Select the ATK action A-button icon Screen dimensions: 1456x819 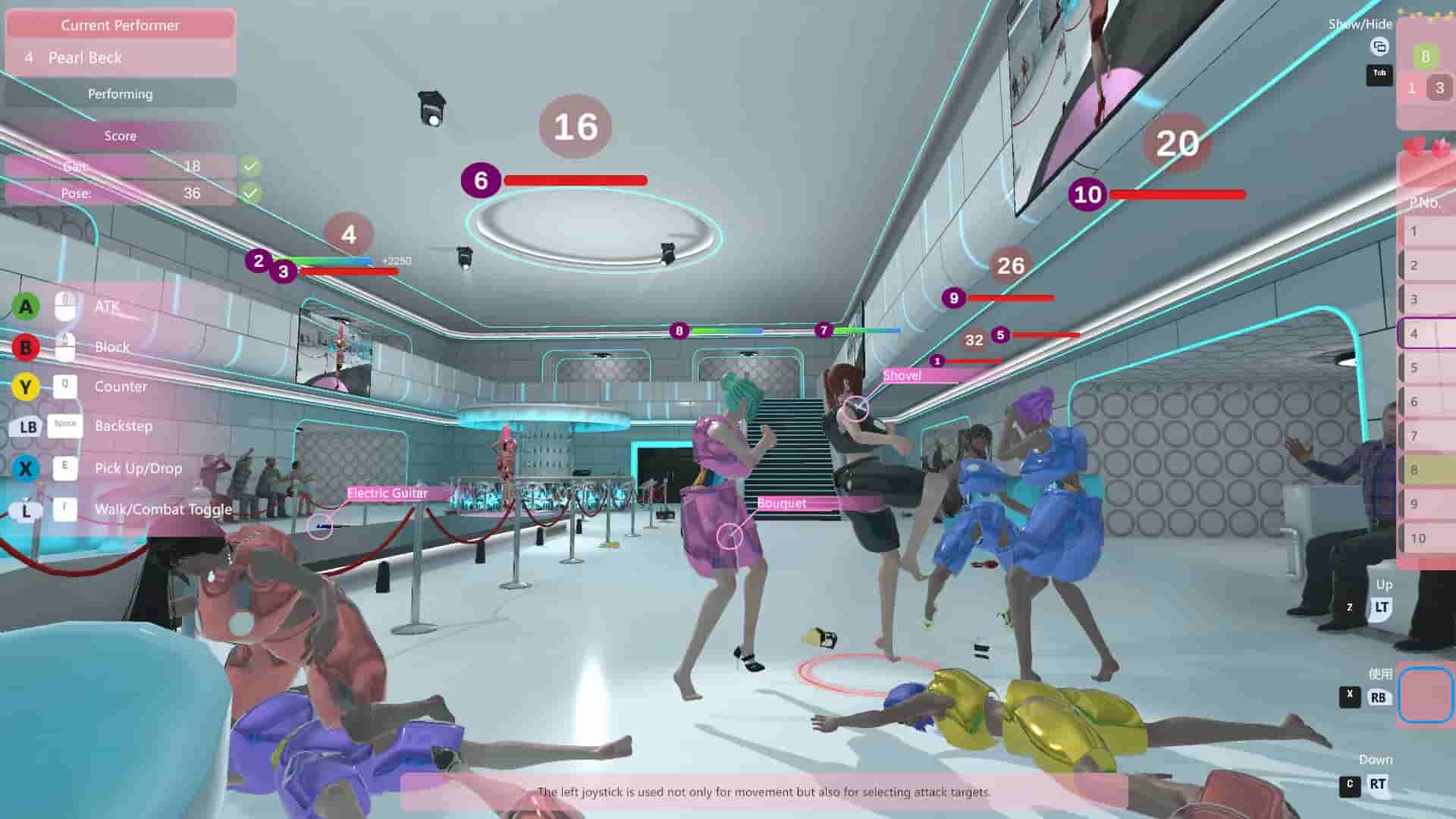coord(26,306)
